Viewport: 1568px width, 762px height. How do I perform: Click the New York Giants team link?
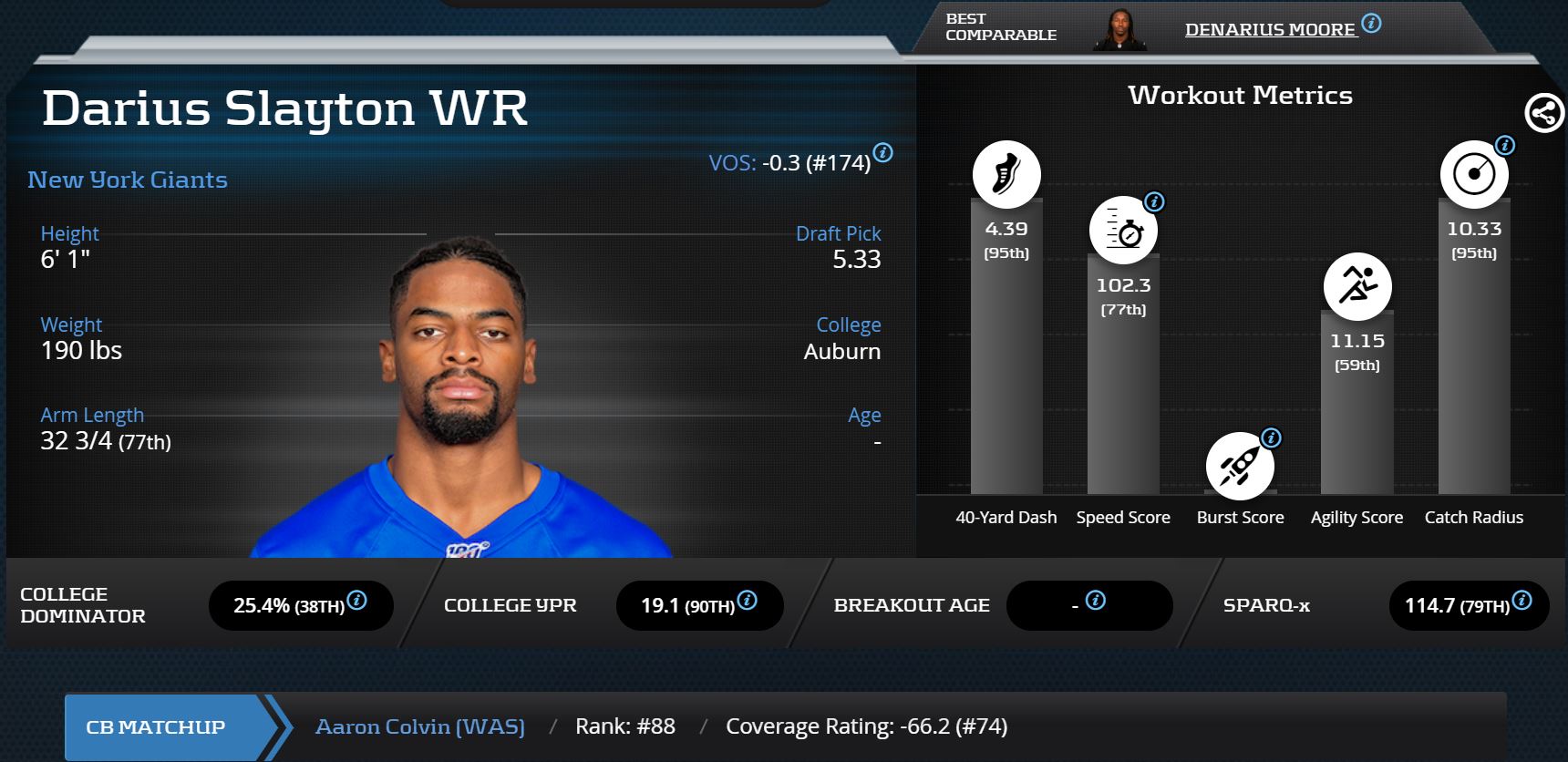click(x=128, y=180)
